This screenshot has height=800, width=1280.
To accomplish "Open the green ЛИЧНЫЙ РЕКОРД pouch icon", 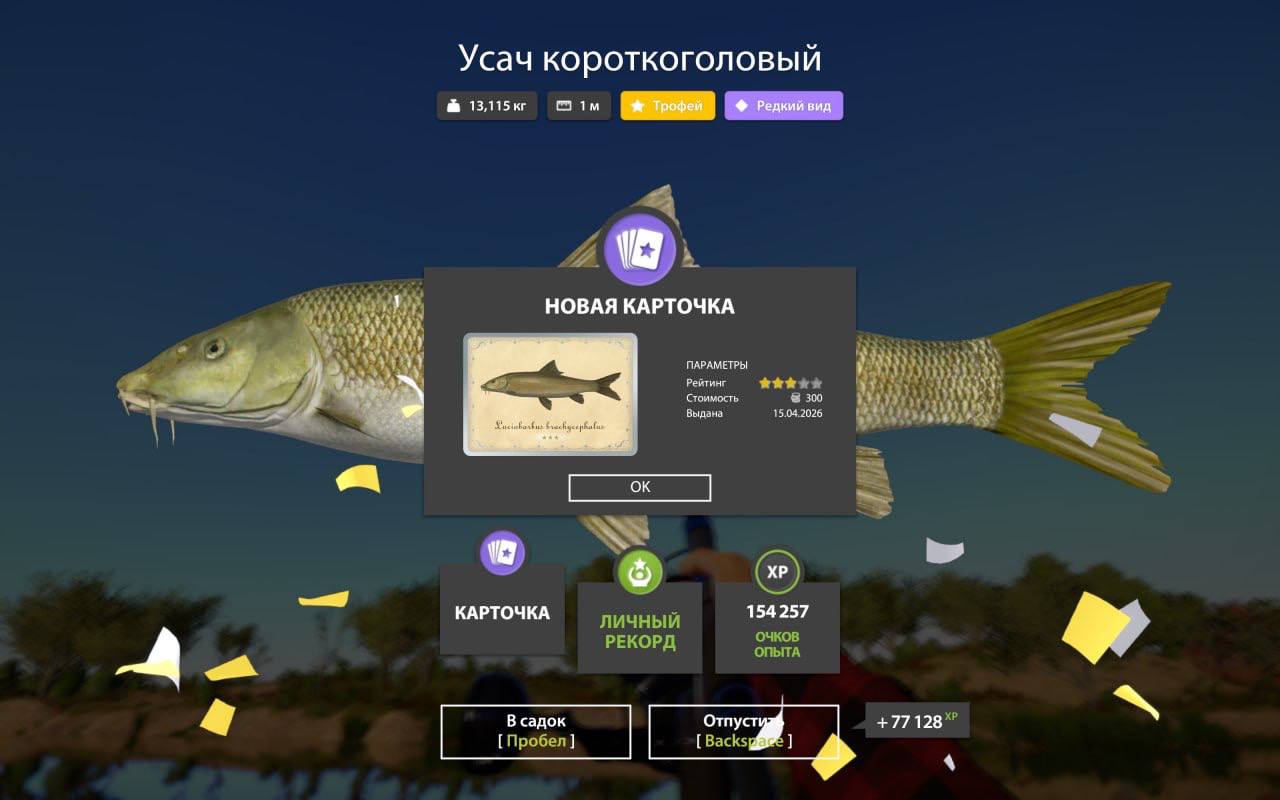I will [x=640, y=571].
